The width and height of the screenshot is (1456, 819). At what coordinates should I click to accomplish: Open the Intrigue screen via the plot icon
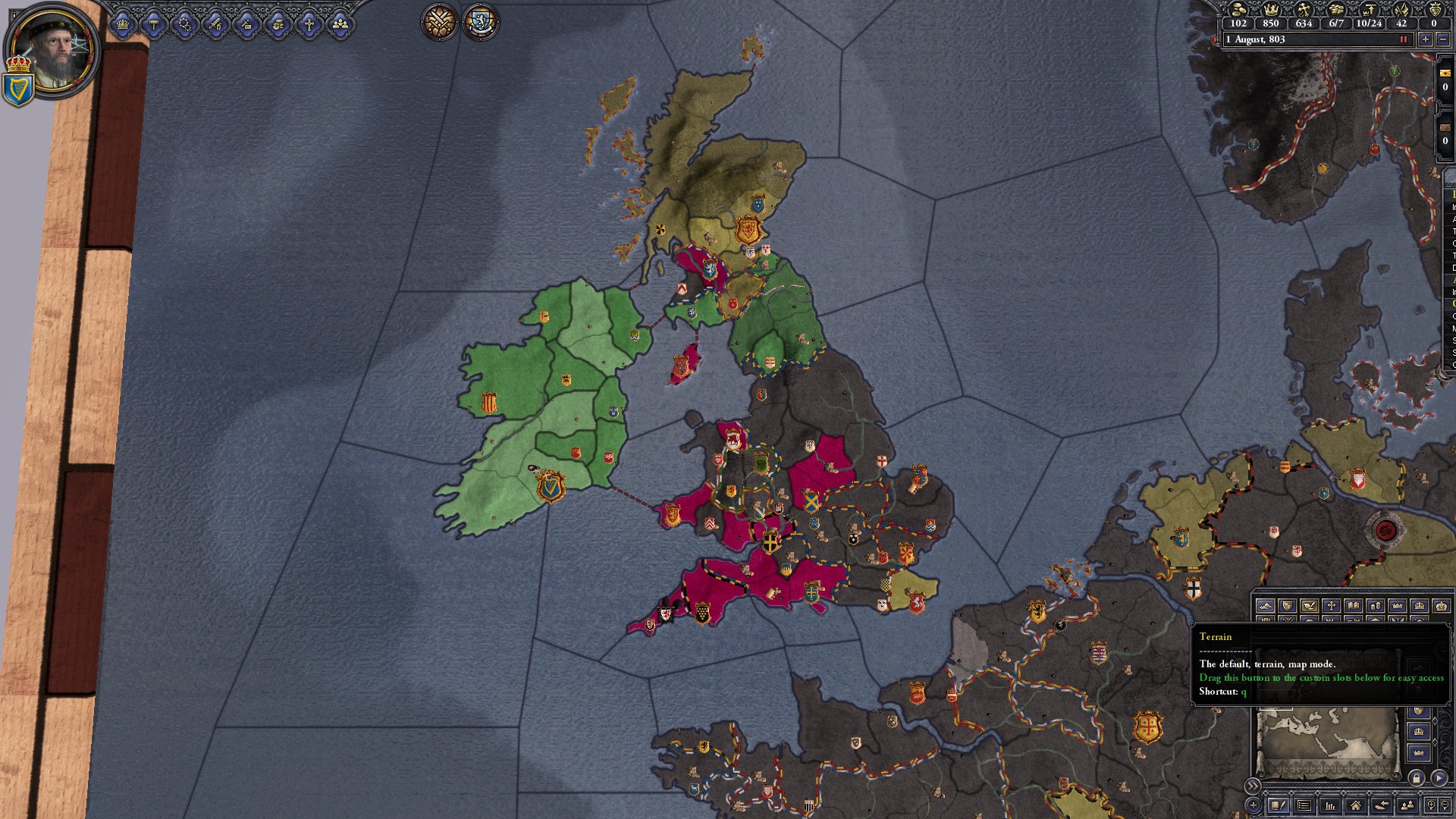pyautogui.click(x=247, y=24)
